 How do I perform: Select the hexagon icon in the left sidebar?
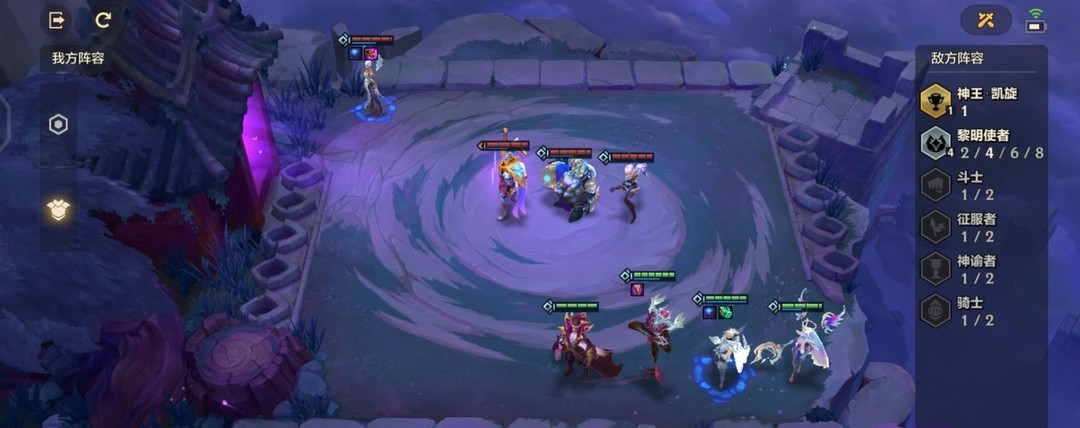(x=58, y=125)
